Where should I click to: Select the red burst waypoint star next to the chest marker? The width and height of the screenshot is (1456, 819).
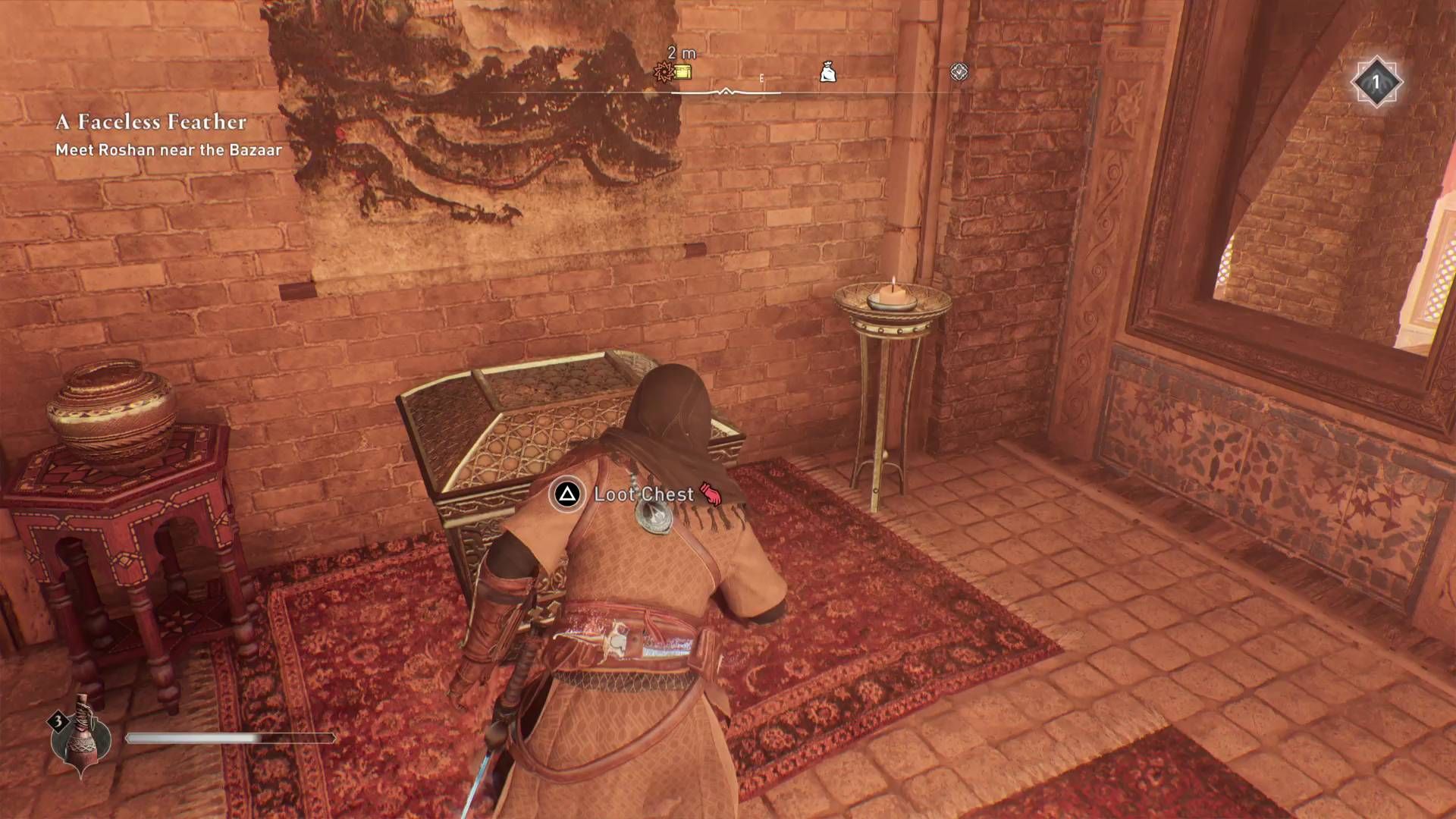[663, 71]
